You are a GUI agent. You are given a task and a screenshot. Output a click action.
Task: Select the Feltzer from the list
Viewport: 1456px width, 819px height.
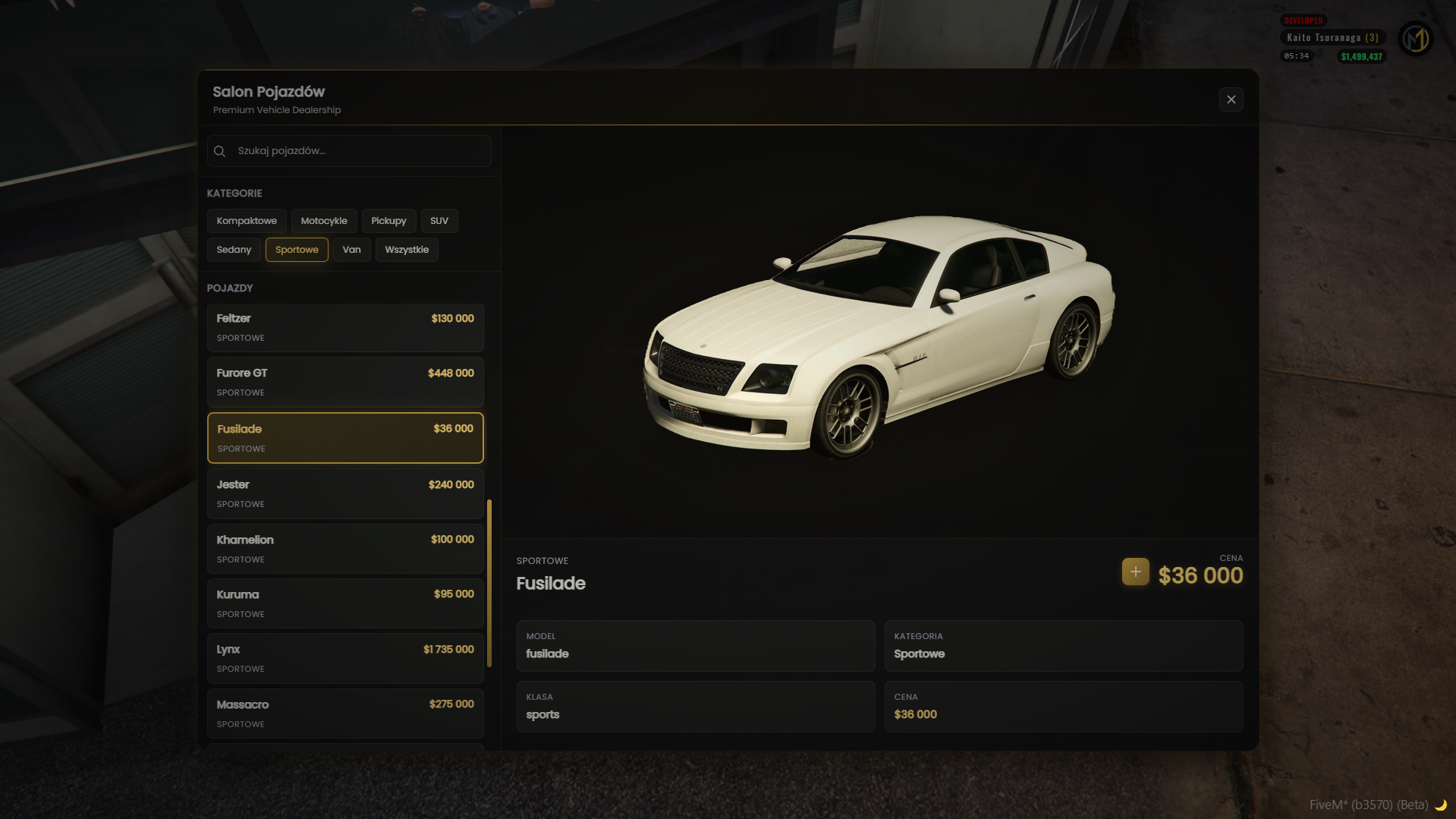(x=345, y=327)
